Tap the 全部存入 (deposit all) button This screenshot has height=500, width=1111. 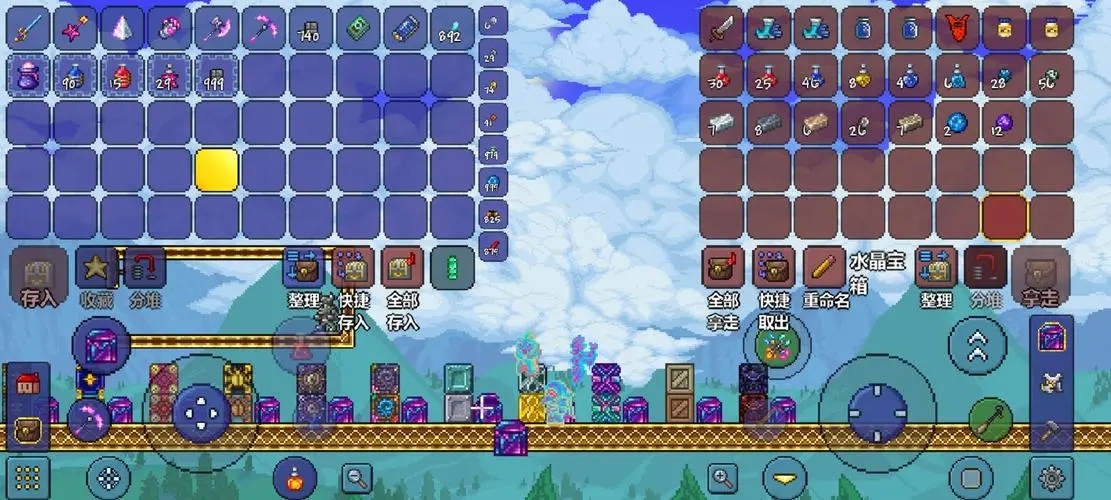coord(401,269)
